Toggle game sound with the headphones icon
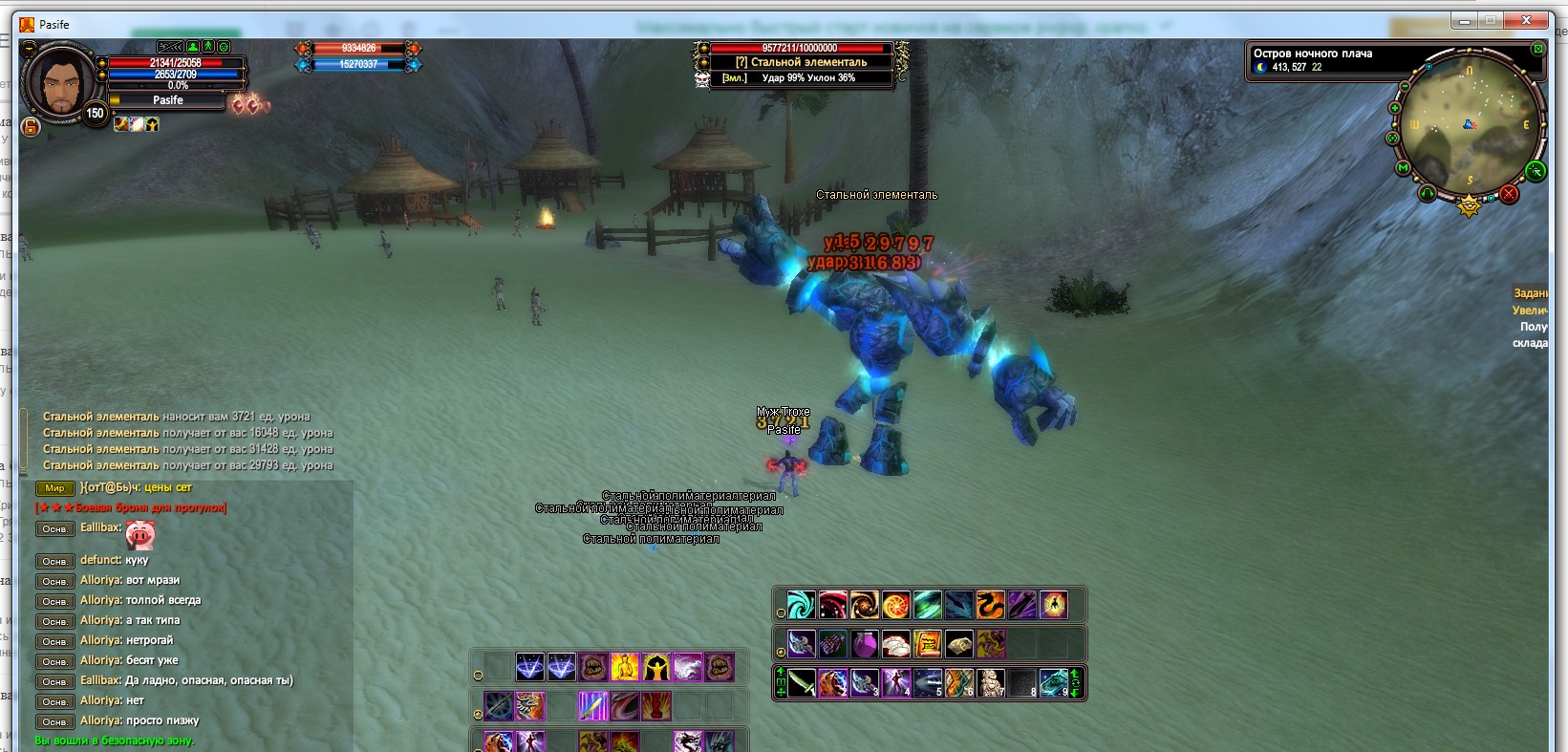The width and height of the screenshot is (1568, 752). coord(1428,192)
